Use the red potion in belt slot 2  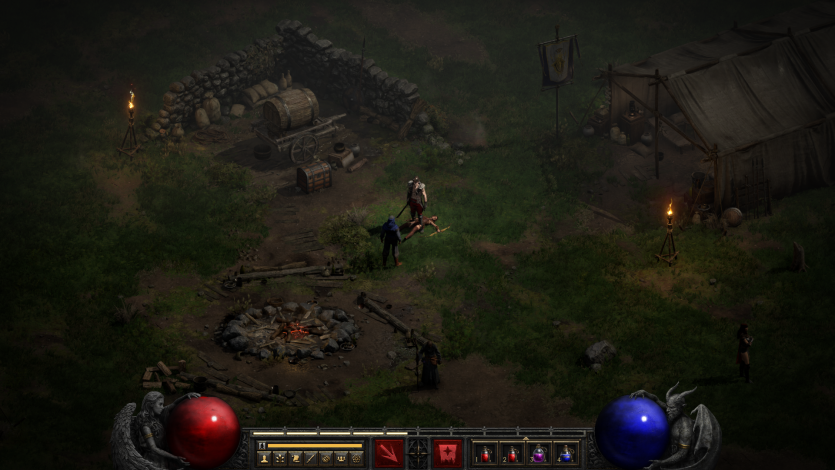(x=511, y=454)
